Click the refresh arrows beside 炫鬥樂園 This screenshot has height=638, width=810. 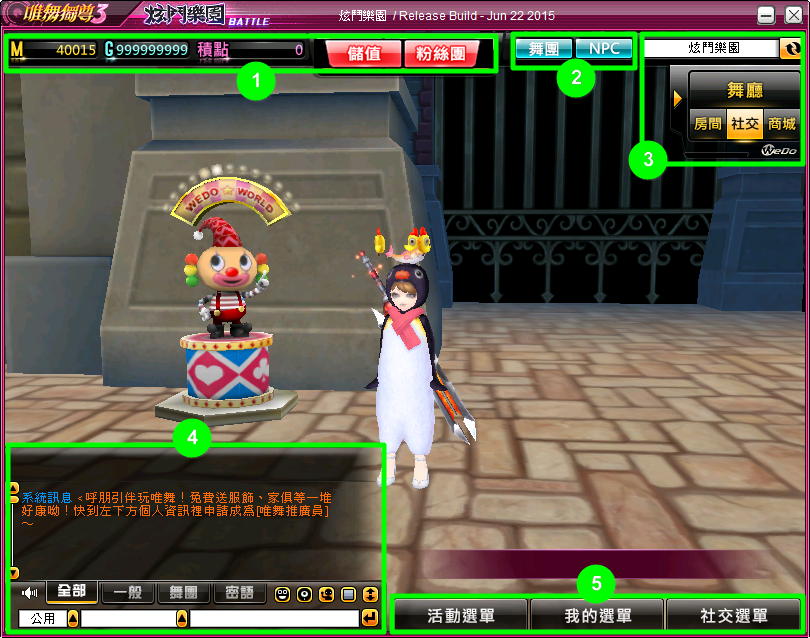coord(790,48)
